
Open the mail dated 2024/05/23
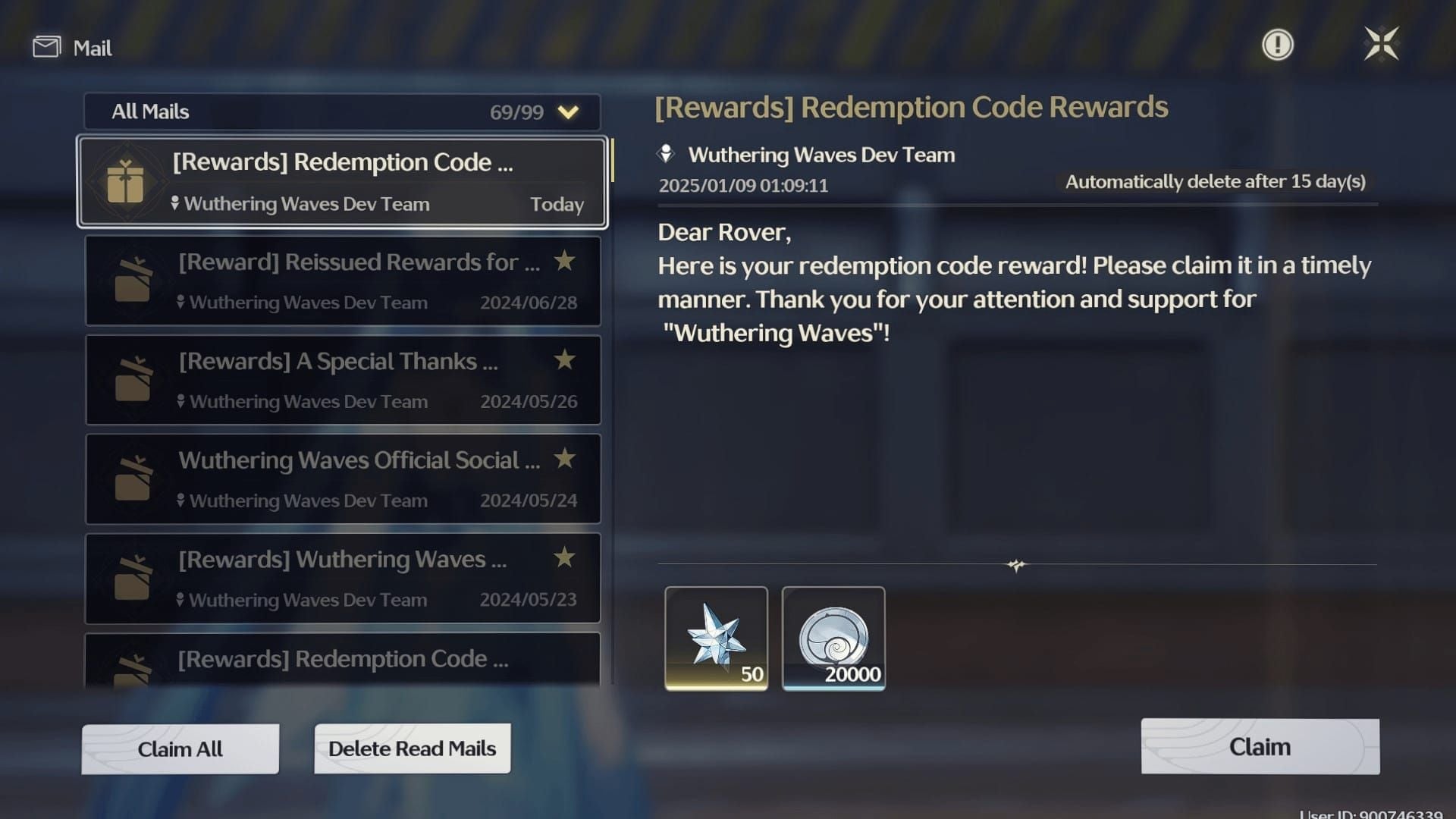pyautogui.click(x=343, y=578)
